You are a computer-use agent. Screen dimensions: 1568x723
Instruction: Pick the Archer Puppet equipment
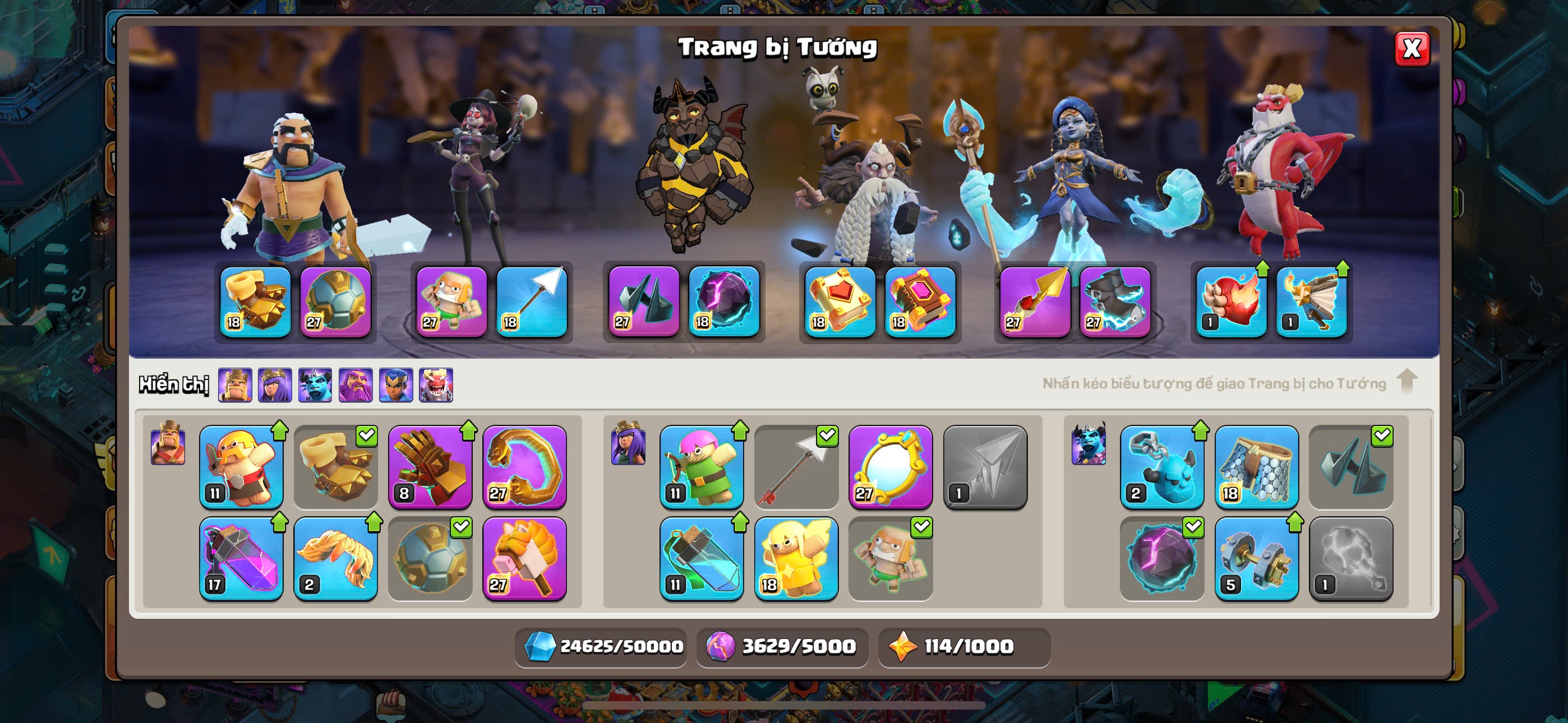tap(701, 467)
